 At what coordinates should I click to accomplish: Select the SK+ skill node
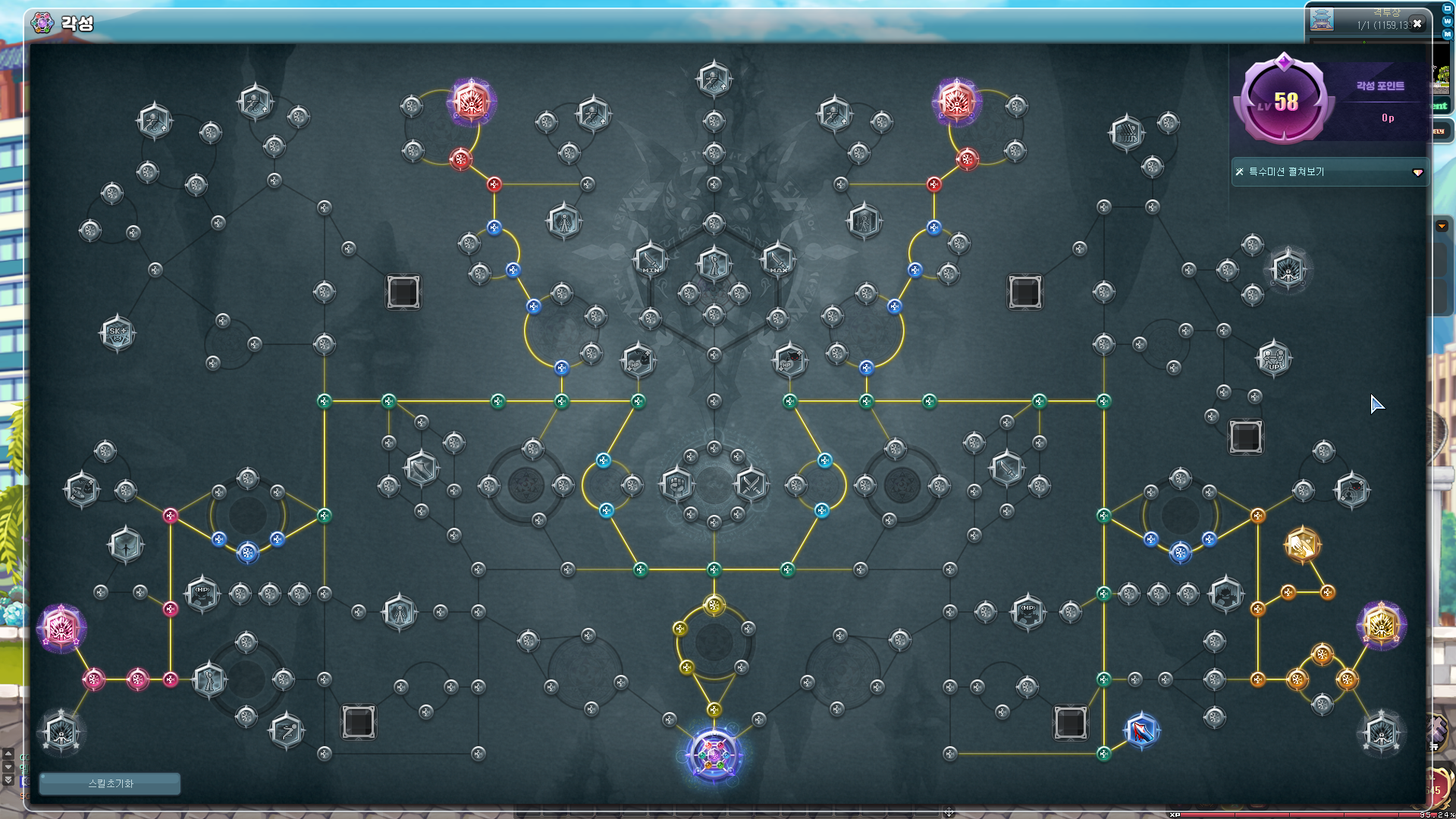tap(118, 333)
